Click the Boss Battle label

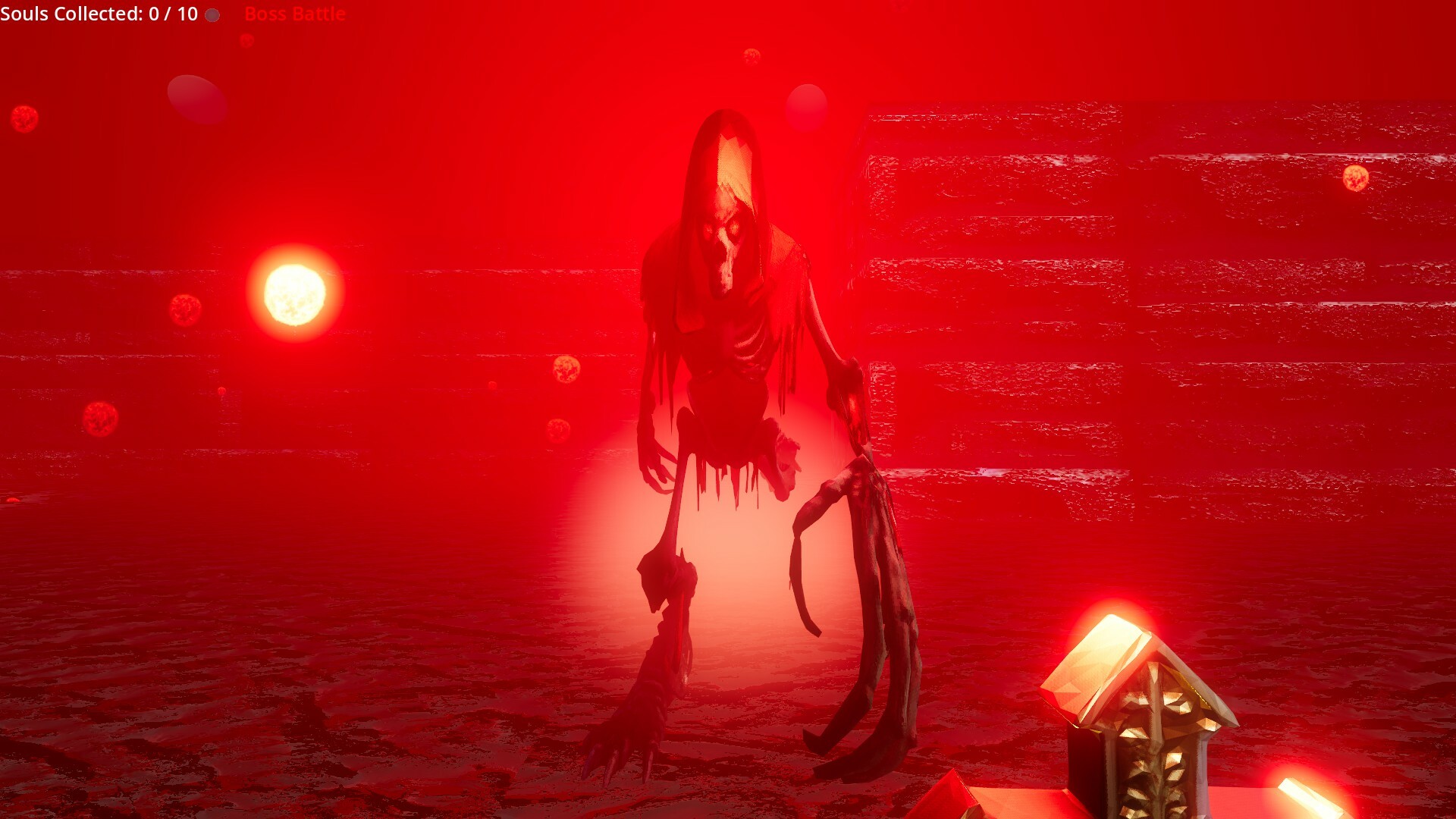coord(294,14)
